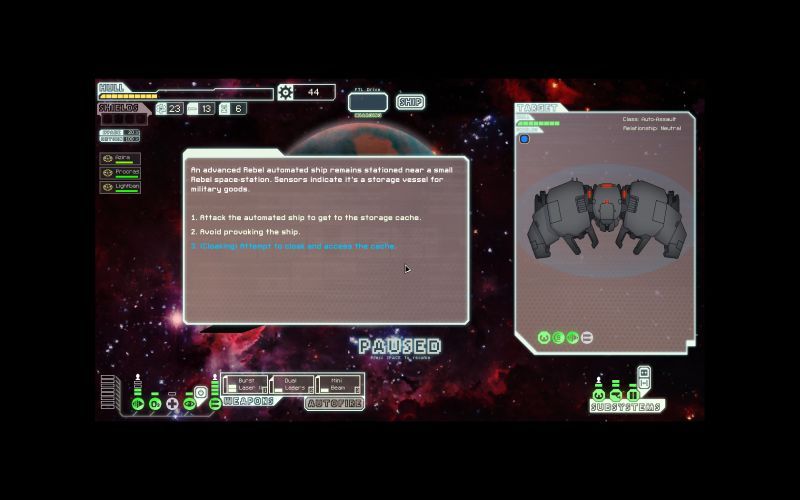Click the door control subsystem icon
The height and width of the screenshot is (500, 800).
coord(633,395)
